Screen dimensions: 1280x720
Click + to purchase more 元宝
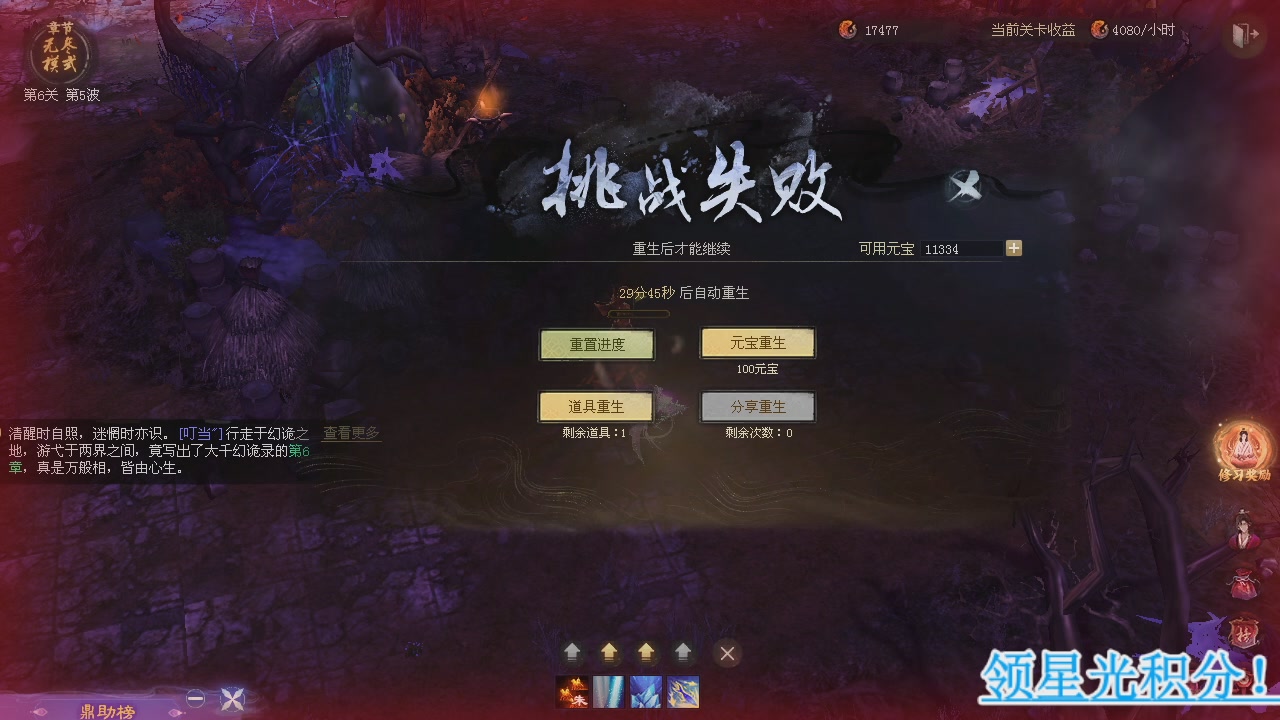click(1016, 248)
